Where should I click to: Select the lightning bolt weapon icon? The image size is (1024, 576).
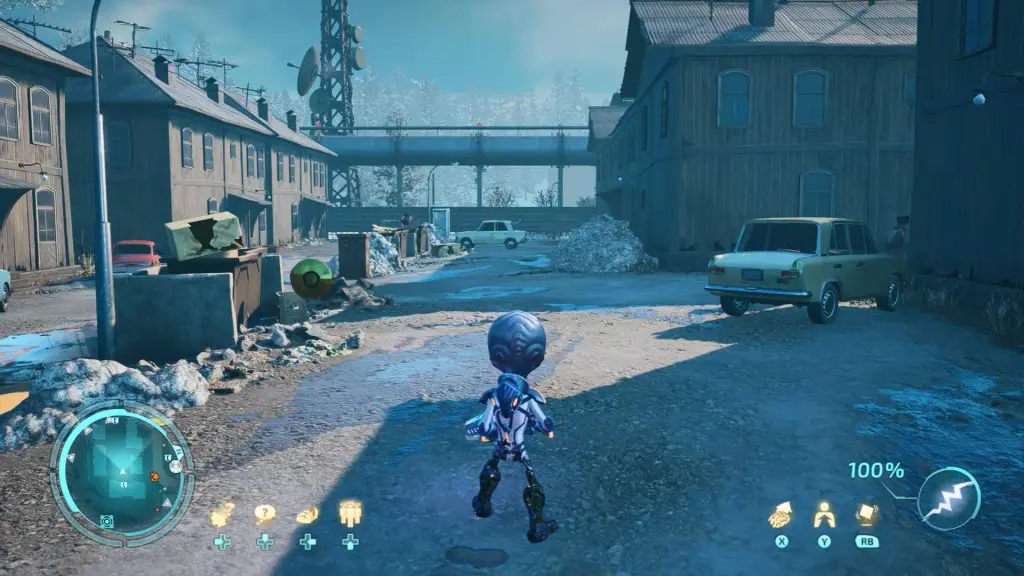pyautogui.click(x=948, y=498)
